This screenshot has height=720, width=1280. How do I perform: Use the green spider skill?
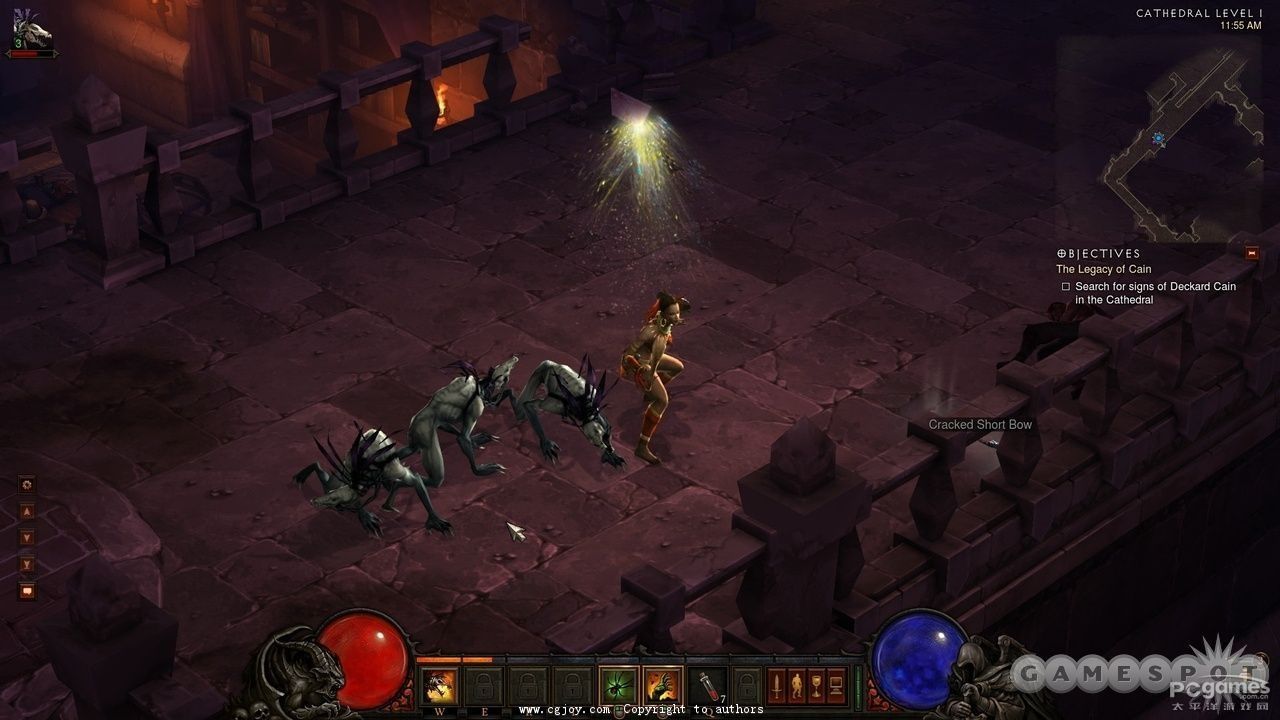(x=618, y=686)
